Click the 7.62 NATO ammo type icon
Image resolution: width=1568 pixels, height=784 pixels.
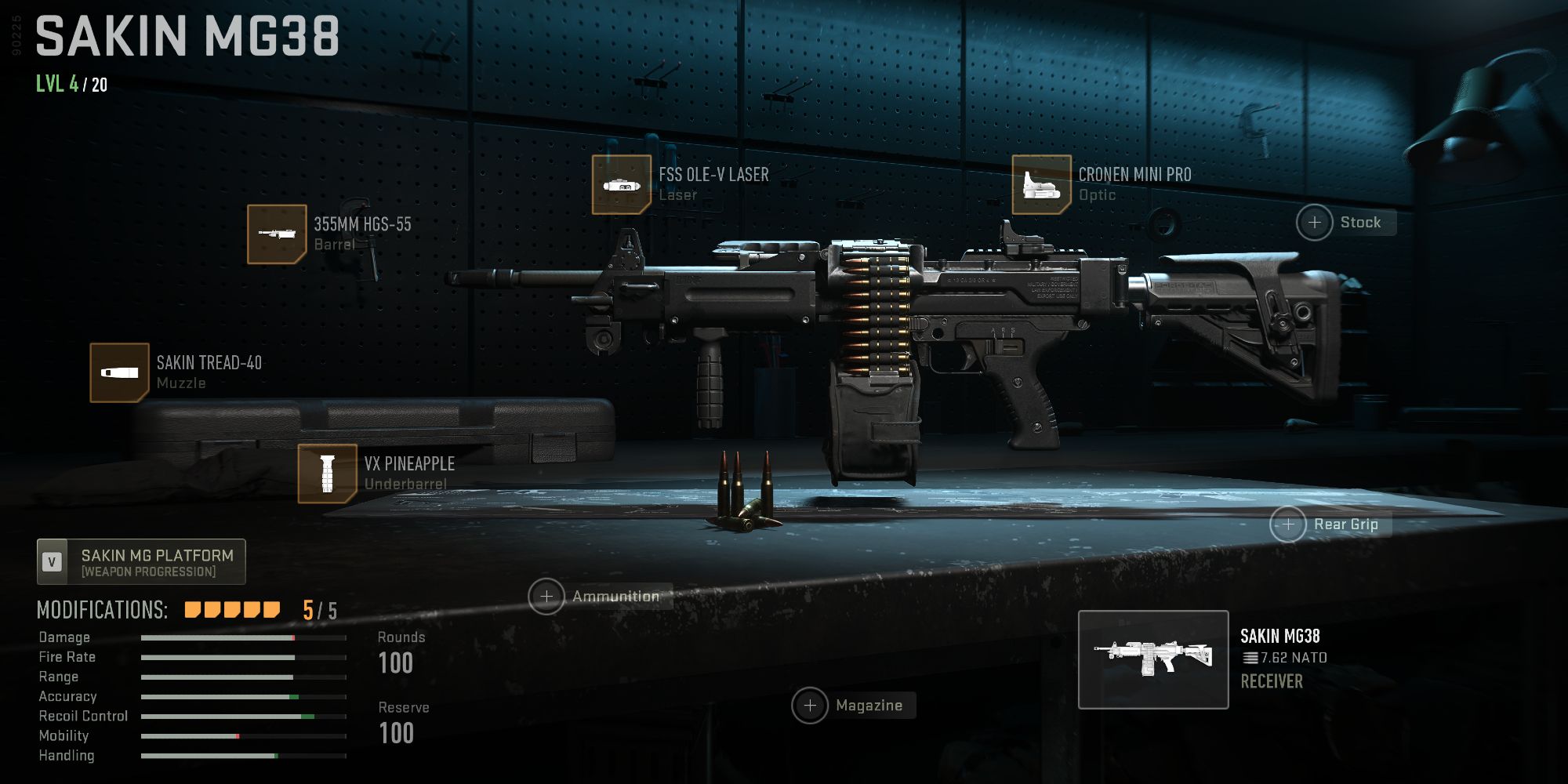(1250, 657)
